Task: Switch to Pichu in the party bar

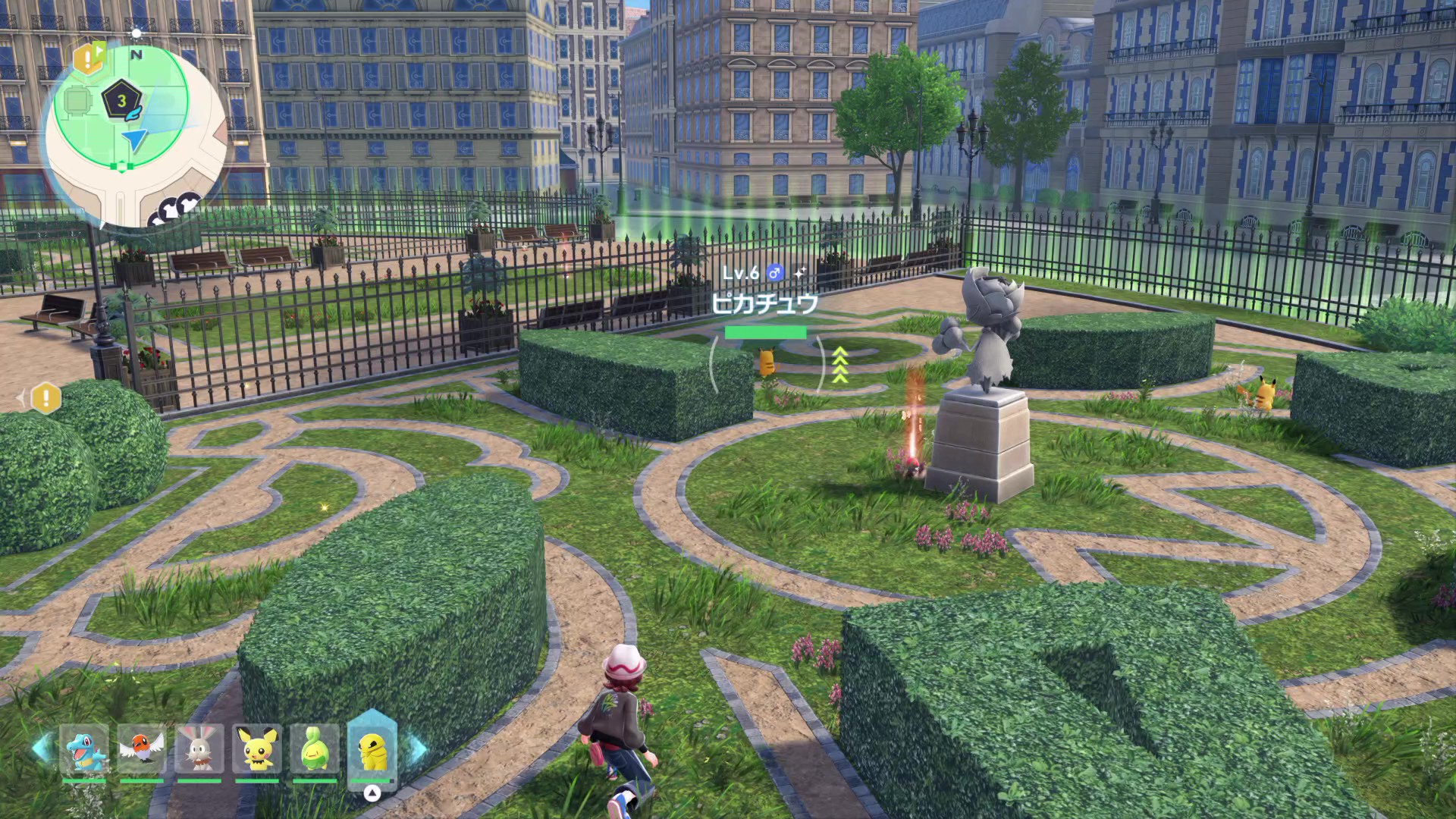Action: point(257,749)
